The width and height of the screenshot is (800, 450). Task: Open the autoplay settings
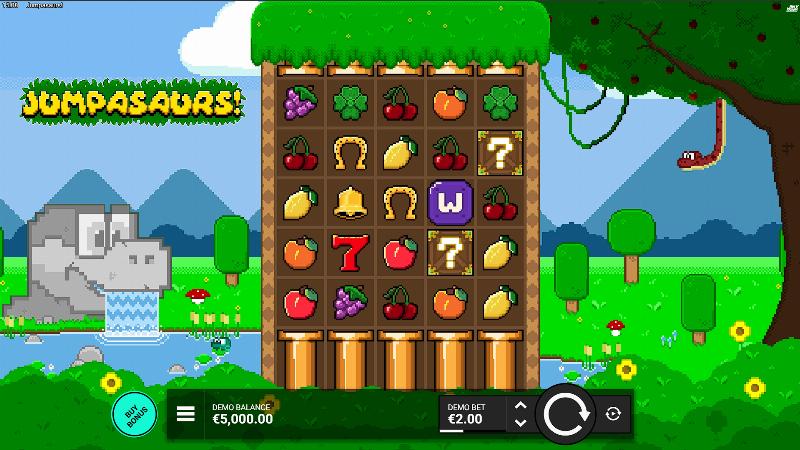pyautogui.click(x=613, y=414)
